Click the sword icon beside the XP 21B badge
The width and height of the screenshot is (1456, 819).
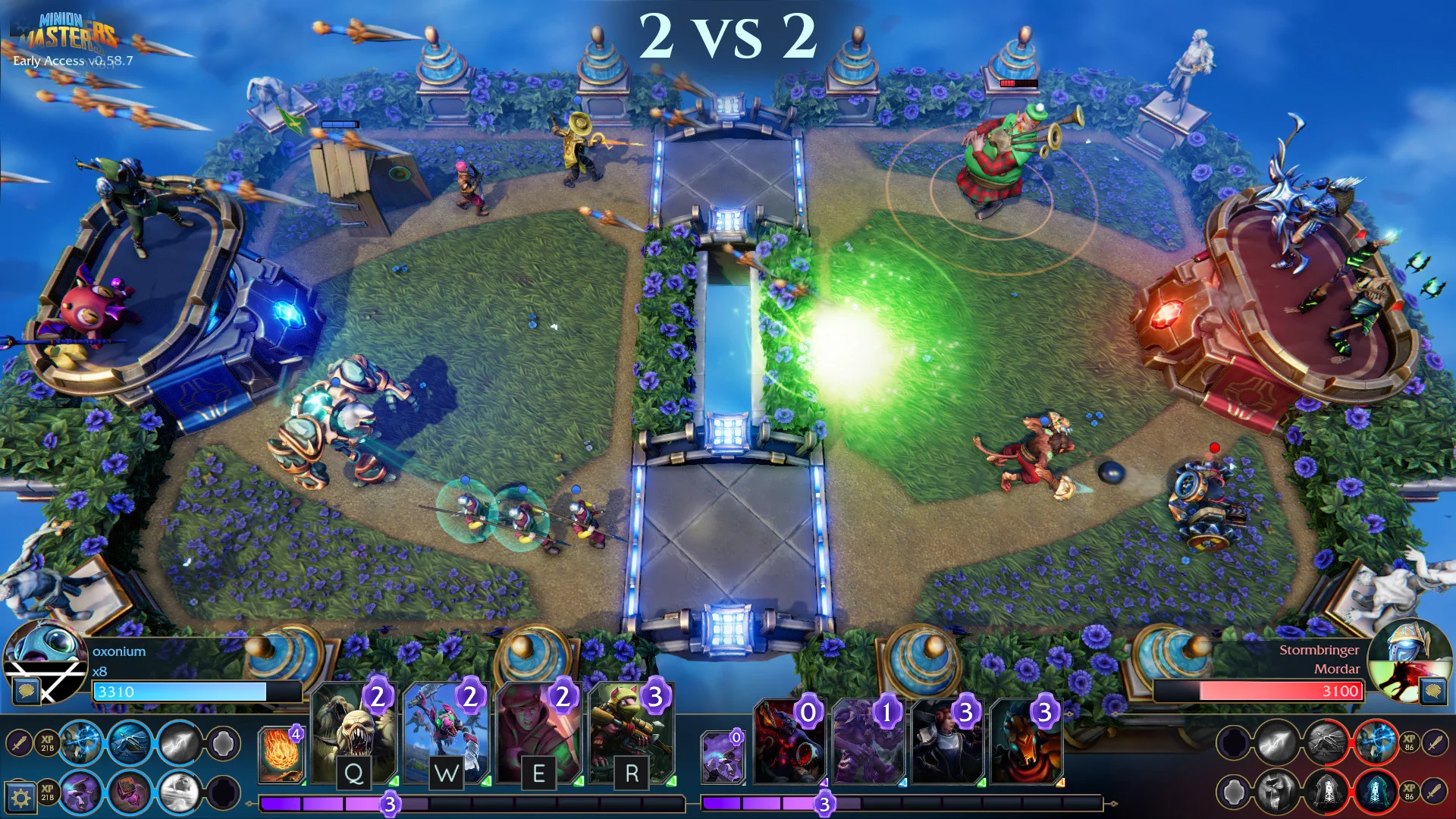coord(20,743)
